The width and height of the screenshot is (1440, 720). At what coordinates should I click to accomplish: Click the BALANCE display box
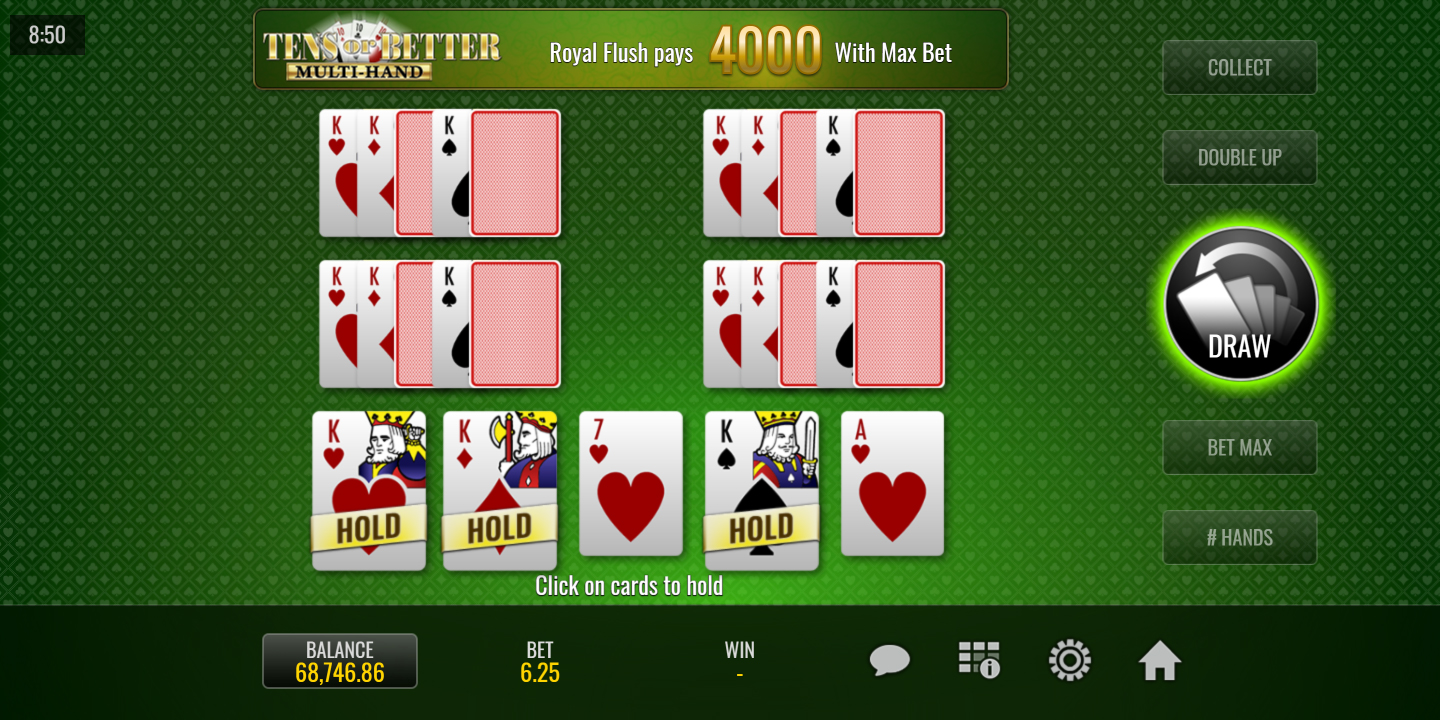[x=340, y=661]
